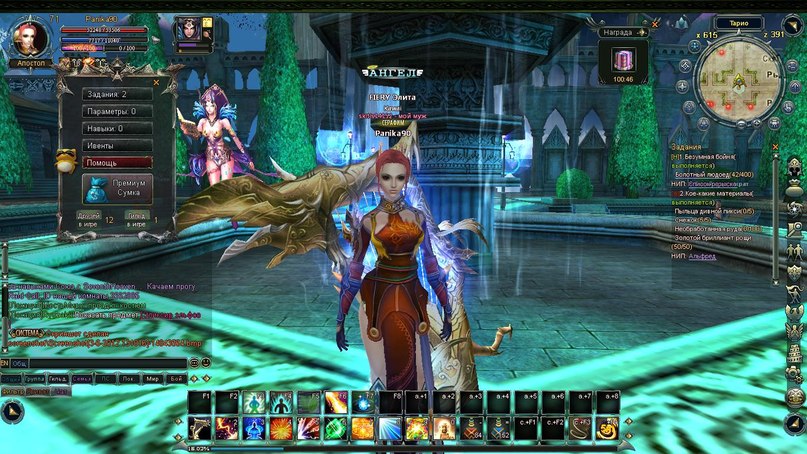Viewport: 807px width, 454px height.
Task: Open the Награда reward chest icon
Action: pos(622,59)
